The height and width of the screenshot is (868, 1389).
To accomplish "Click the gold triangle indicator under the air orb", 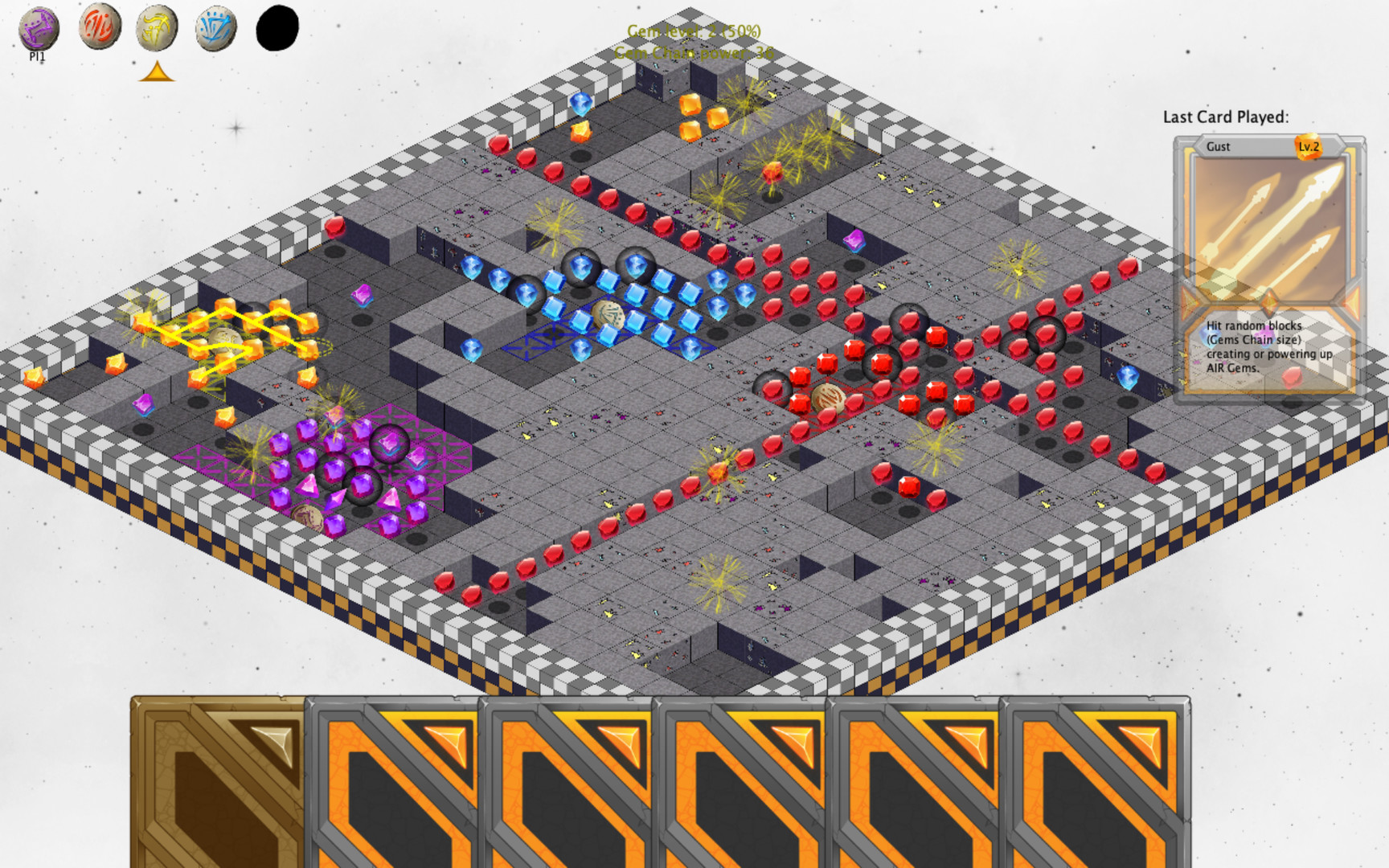I will click(x=157, y=72).
